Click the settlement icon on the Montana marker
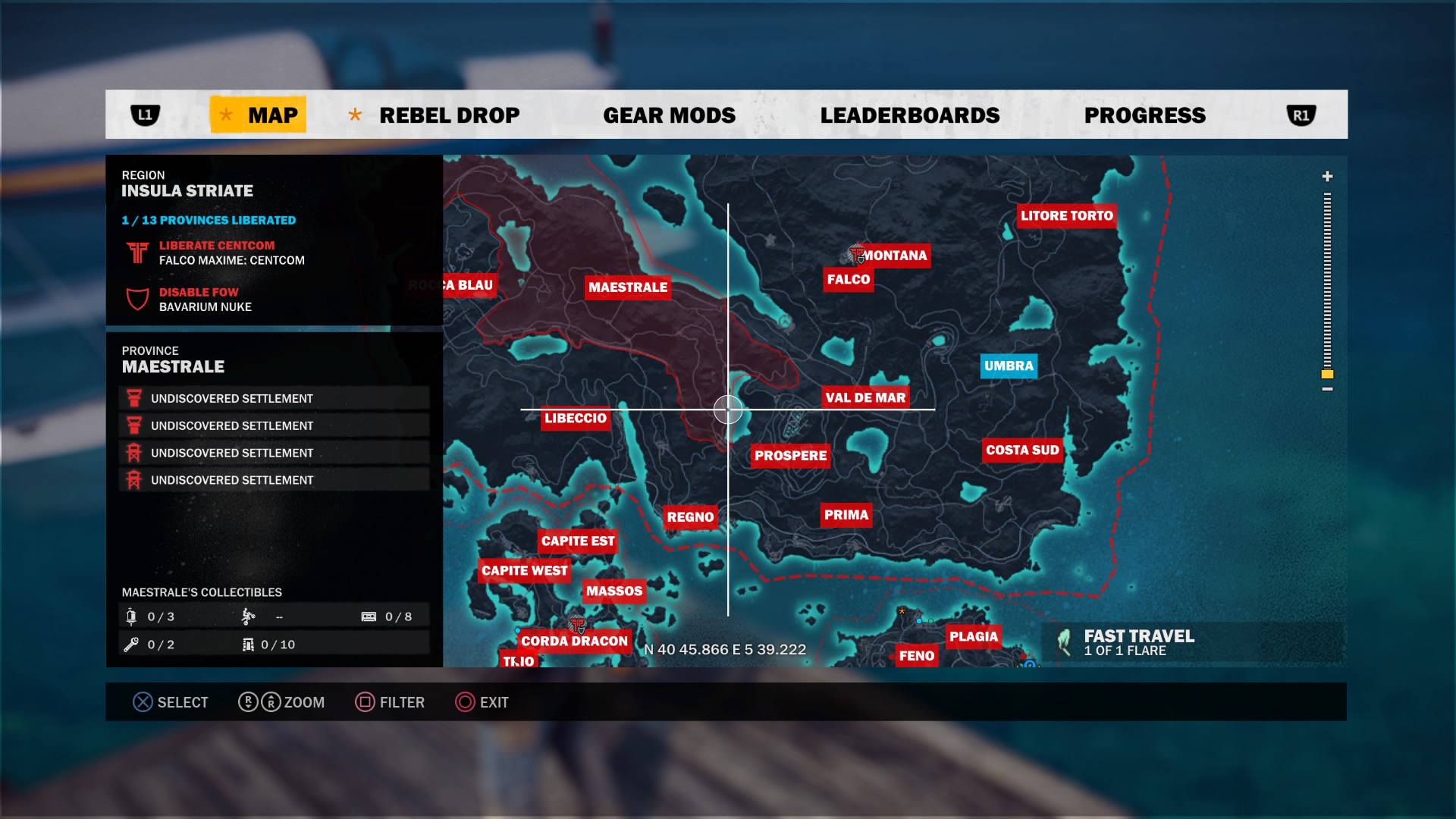This screenshot has height=819, width=1456. [858, 256]
